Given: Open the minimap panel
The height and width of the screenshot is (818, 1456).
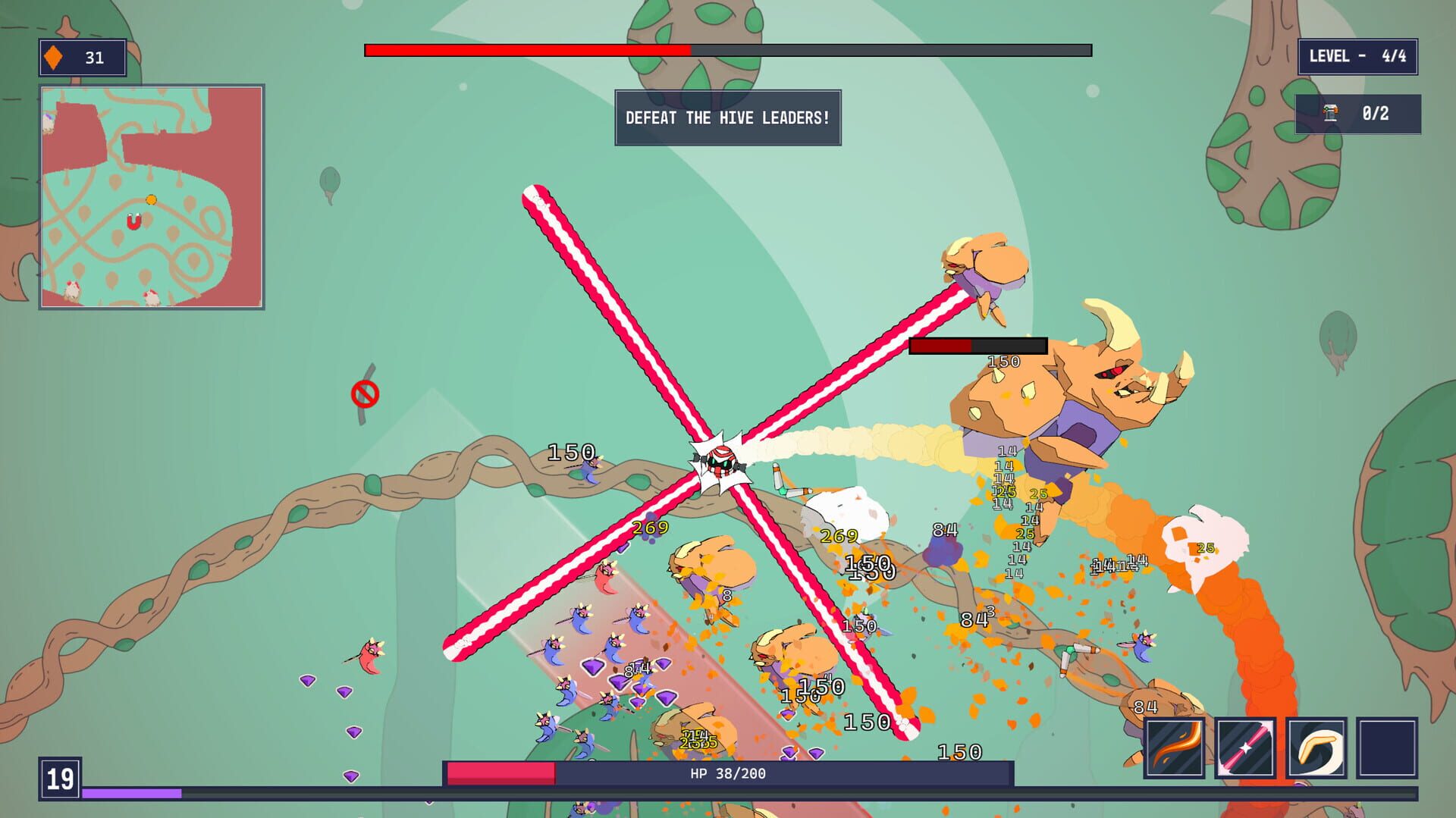Looking at the screenshot, I should [x=152, y=197].
